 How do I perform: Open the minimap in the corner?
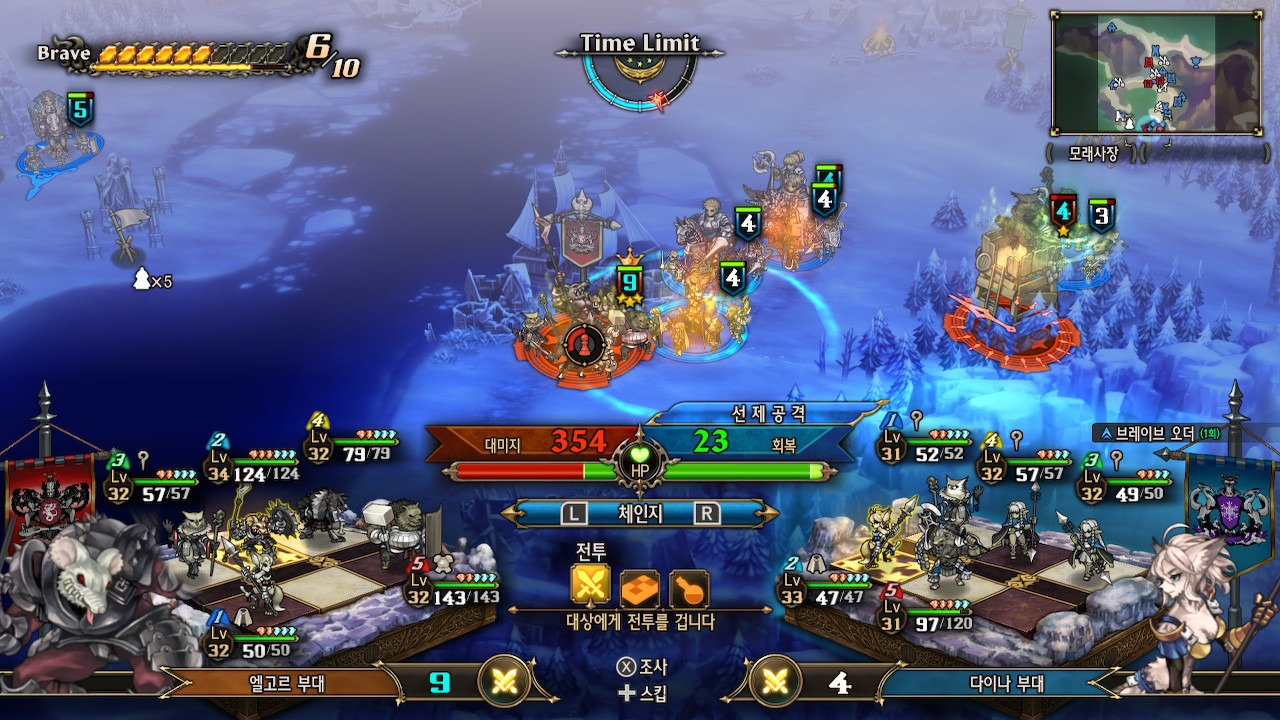pos(1155,73)
